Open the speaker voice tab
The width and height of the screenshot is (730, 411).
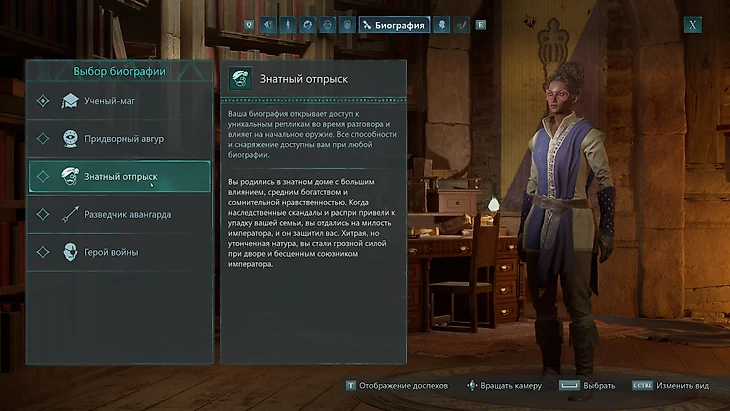click(x=267, y=25)
